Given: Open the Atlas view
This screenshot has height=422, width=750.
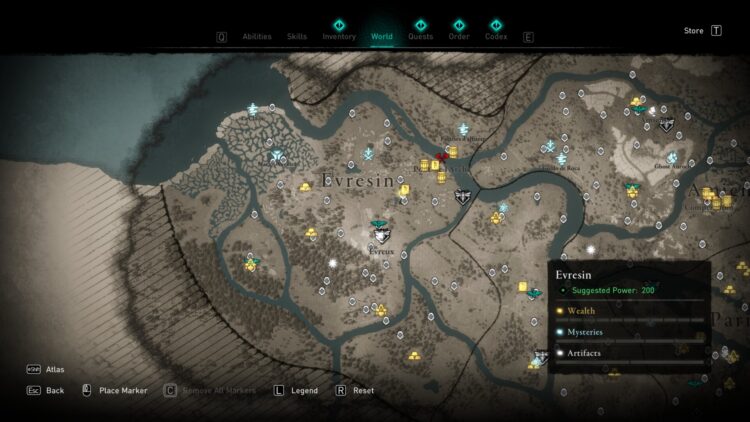Looking at the screenshot, I should tap(54, 370).
